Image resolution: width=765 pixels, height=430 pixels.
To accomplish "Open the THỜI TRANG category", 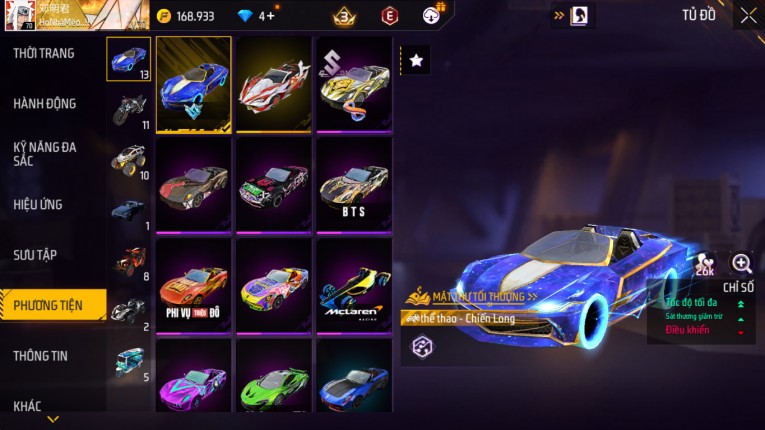I will click(45, 53).
